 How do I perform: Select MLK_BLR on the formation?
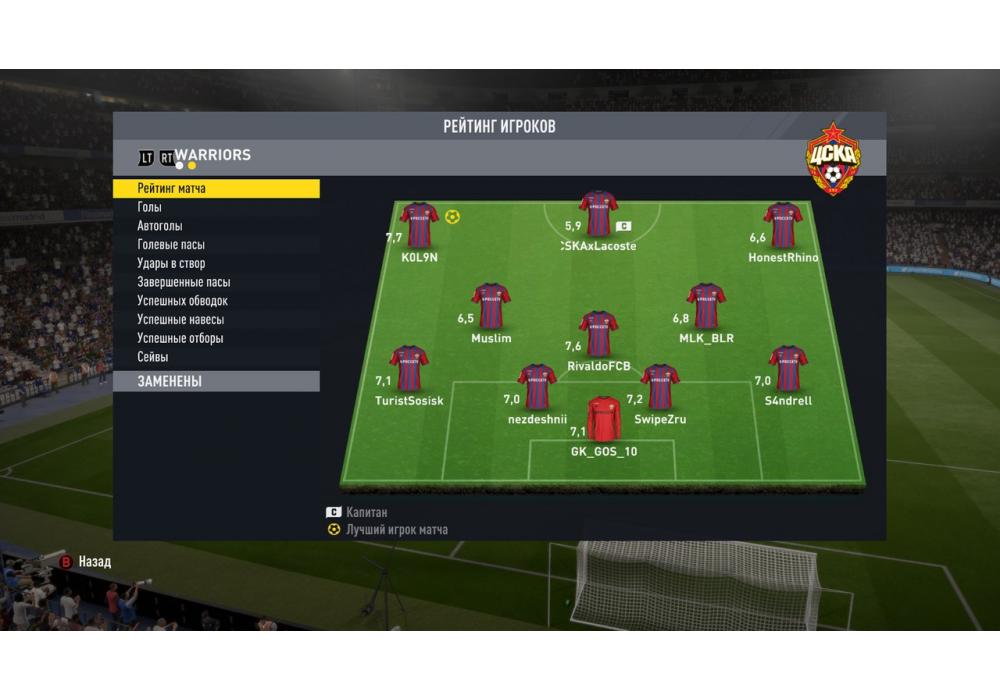click(x=706, y=306)
